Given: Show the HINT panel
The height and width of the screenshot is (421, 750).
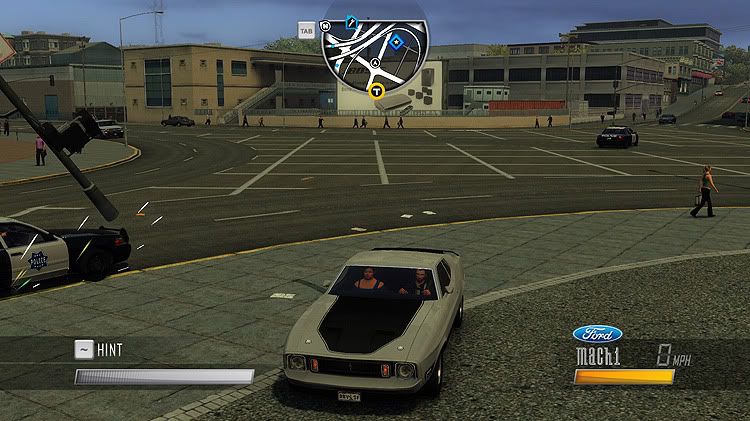Looking at the screenshot, I should point(98,350).
